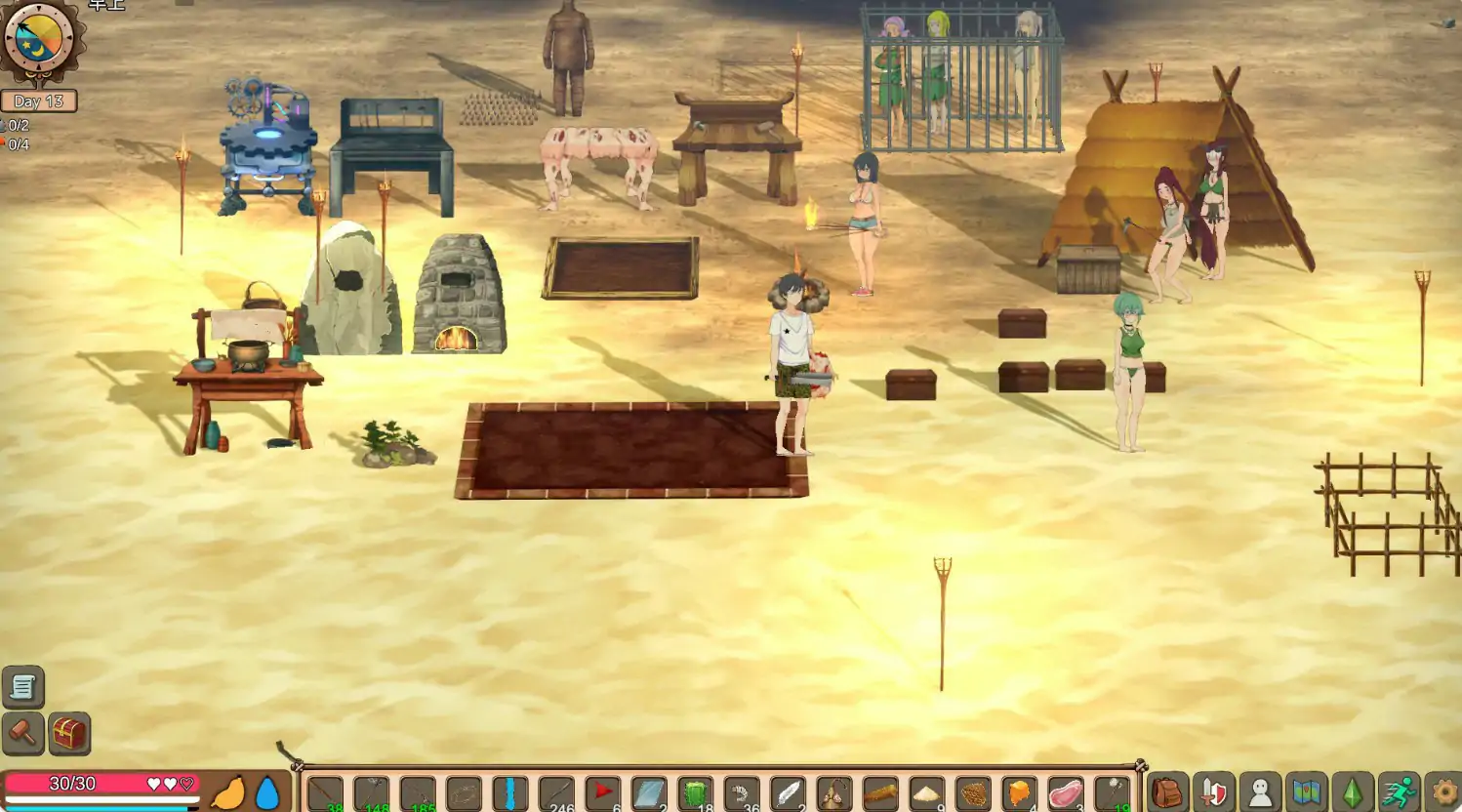Select the white feather hotbar slot
1462x812 pixels.
point(788,792)
